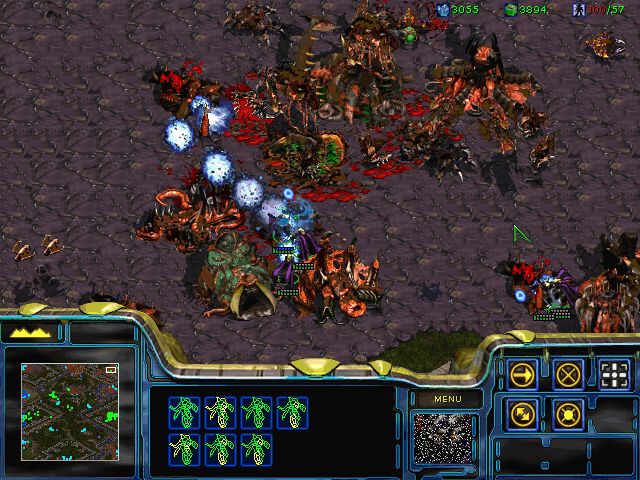Issue the Move command arrow button
The image size is (640, 480).
(523, 374)
